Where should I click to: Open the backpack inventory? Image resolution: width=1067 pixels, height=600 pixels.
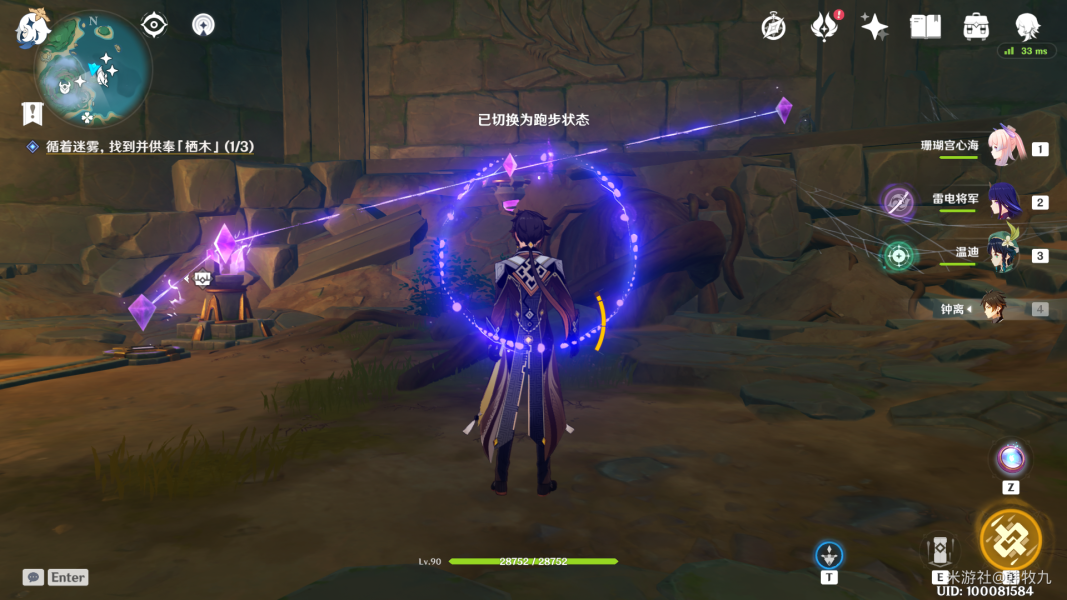pos(976,27)
